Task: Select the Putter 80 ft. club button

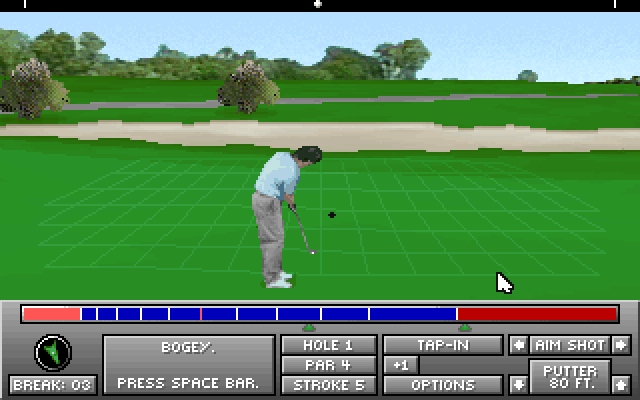Action: [x=570, y=377]
